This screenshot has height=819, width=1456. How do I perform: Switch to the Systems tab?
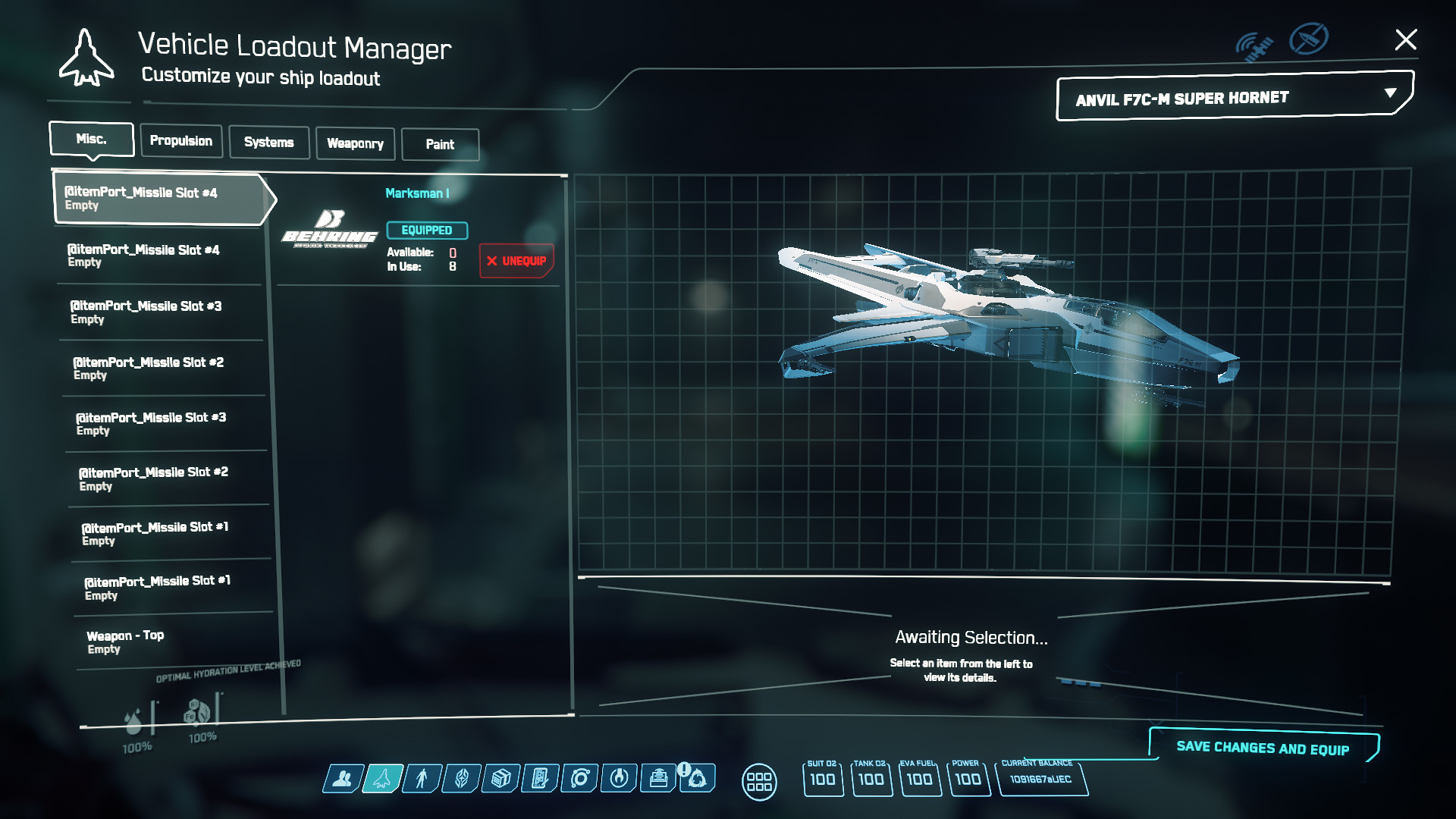pyautogui.click(x=268, y=143)
